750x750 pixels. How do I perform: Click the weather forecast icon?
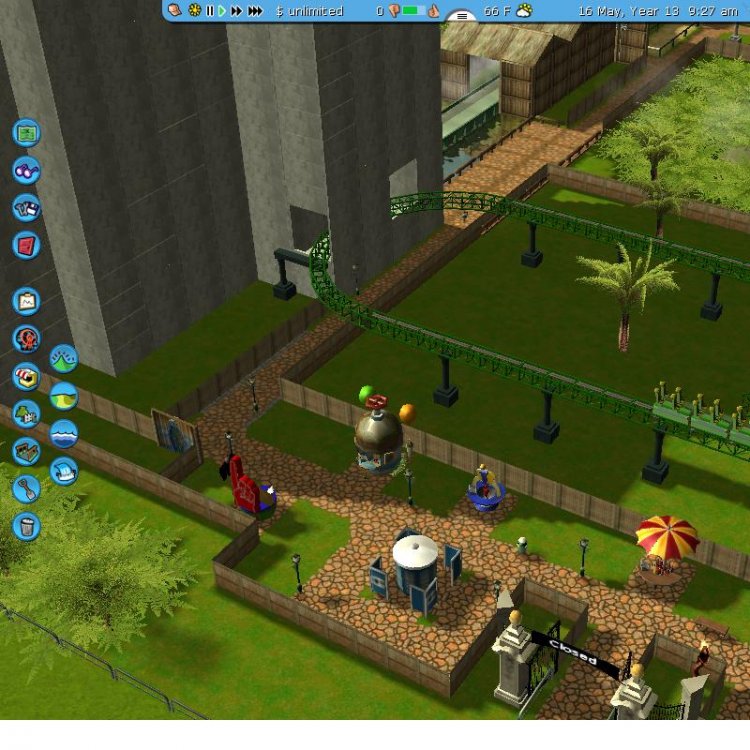point(524,11)
